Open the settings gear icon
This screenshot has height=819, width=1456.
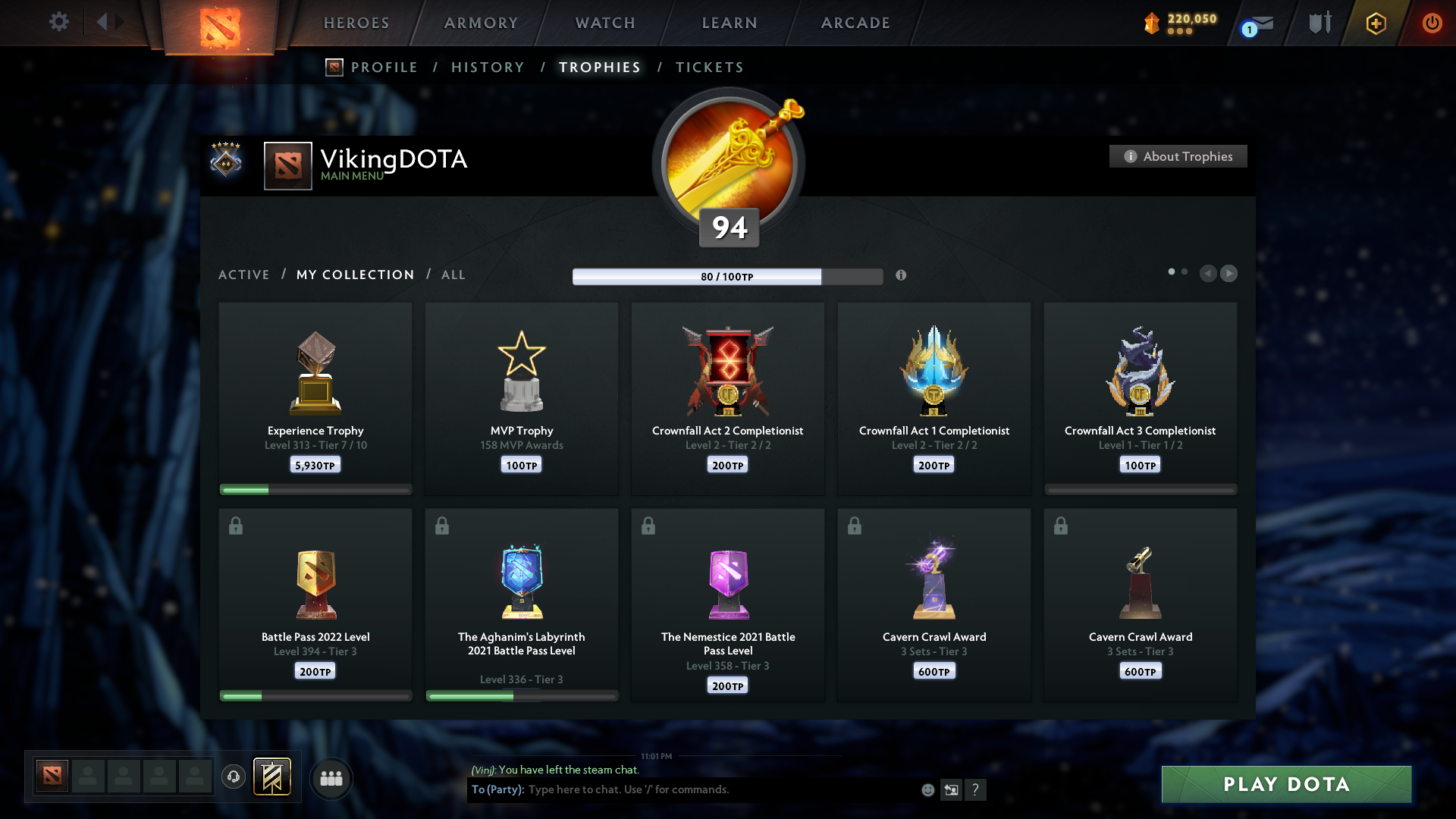58,22
